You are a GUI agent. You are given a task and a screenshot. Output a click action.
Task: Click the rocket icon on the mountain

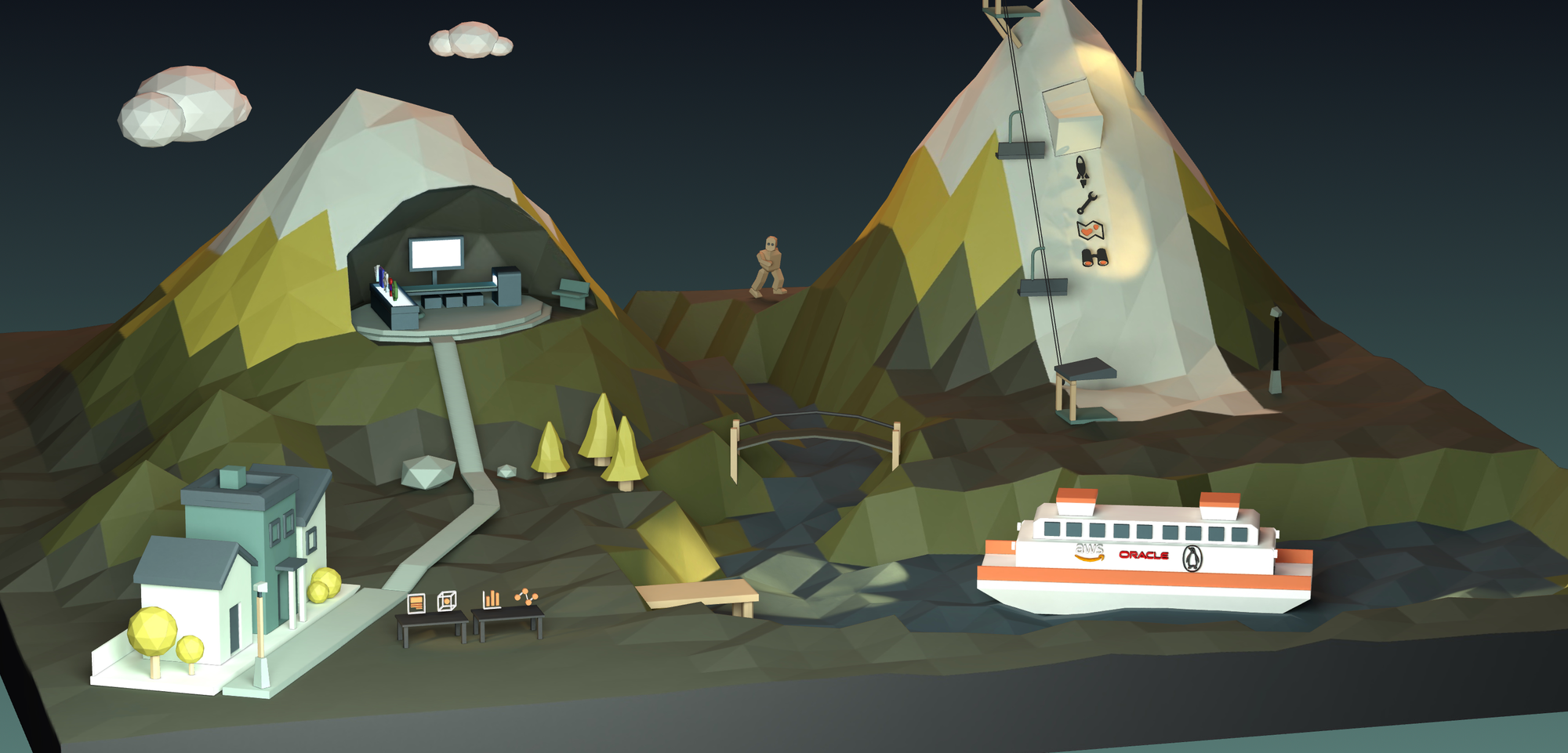(x=1082, y=170)
